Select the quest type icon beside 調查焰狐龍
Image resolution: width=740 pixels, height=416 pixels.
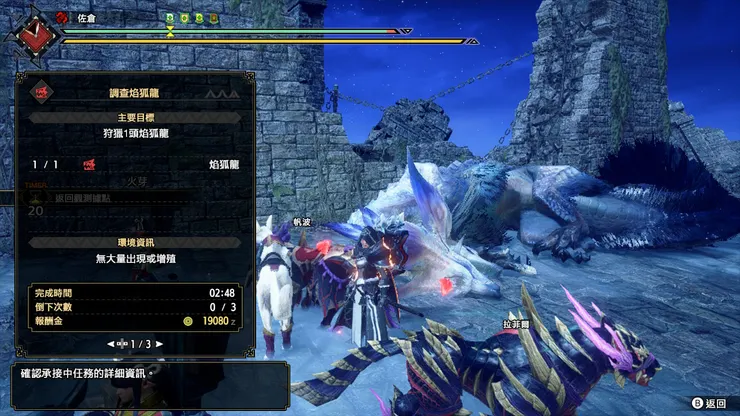click(x=42, y=92)
